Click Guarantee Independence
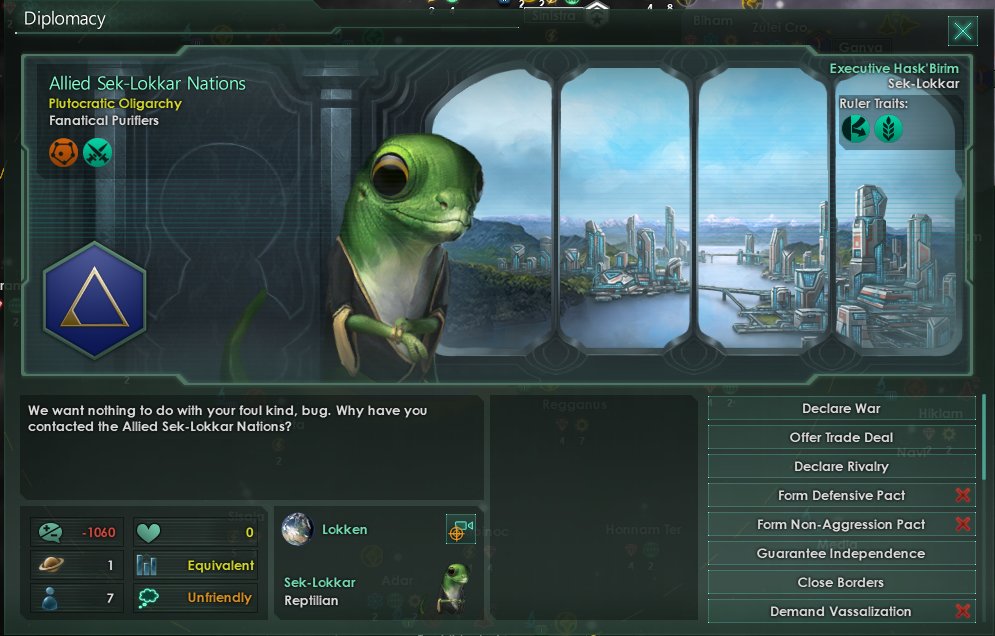The width and height of the screenshot is (995, 636). [x=841, y=554]
